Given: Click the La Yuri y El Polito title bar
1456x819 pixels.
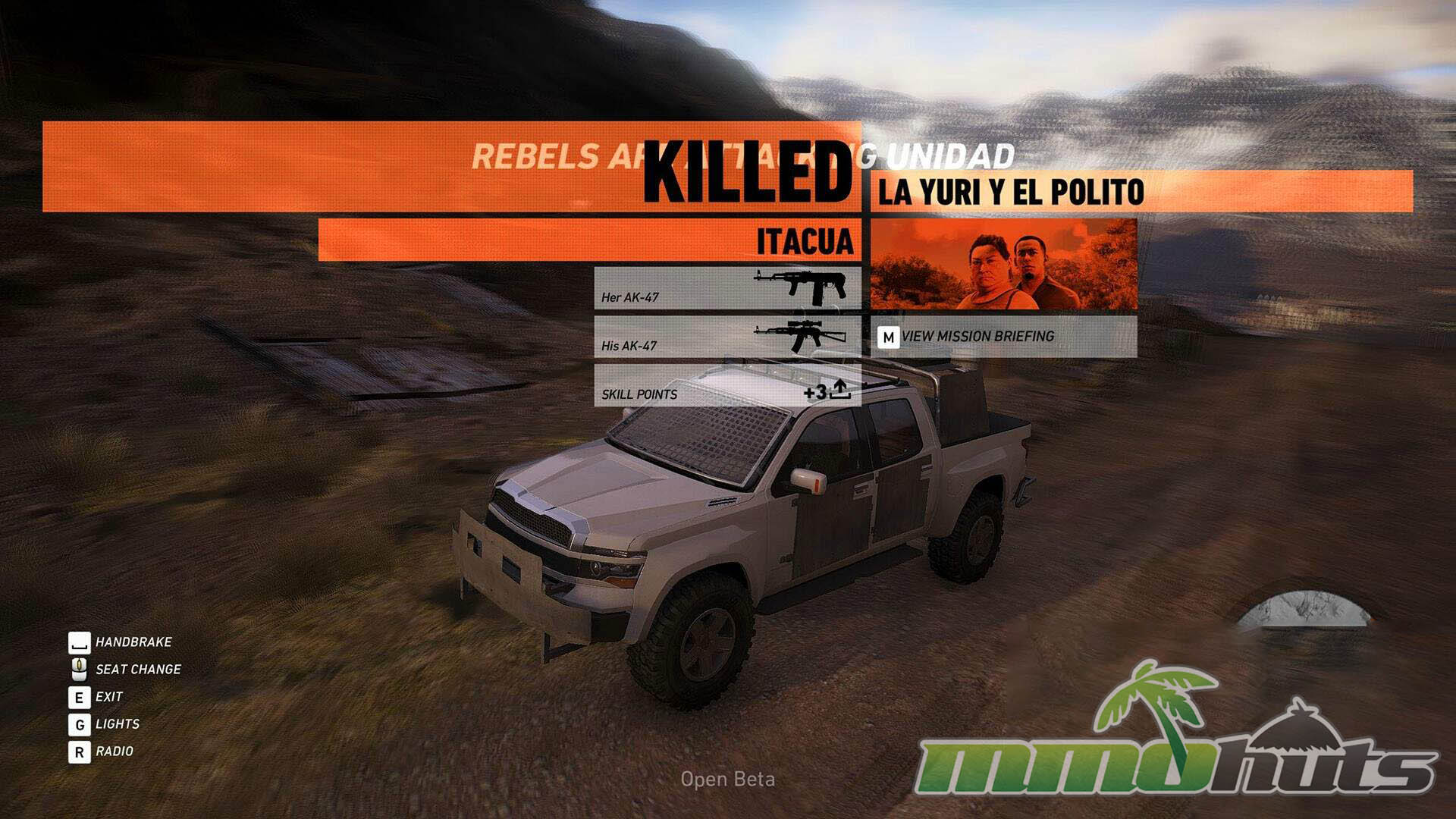Looking at the screenshot, I should click(1141, 192).
